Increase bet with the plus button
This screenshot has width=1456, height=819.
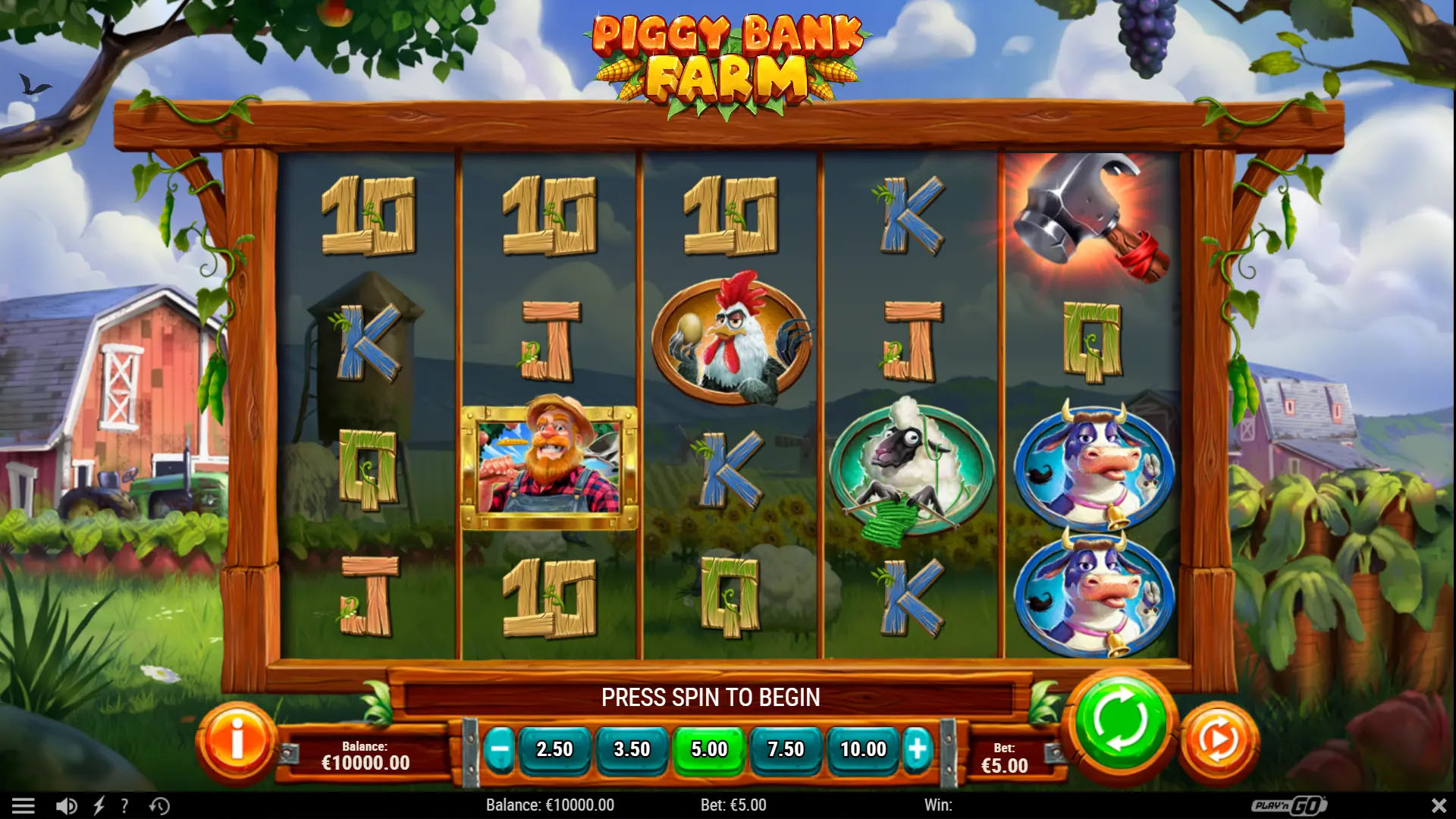[x=917, y=749]
